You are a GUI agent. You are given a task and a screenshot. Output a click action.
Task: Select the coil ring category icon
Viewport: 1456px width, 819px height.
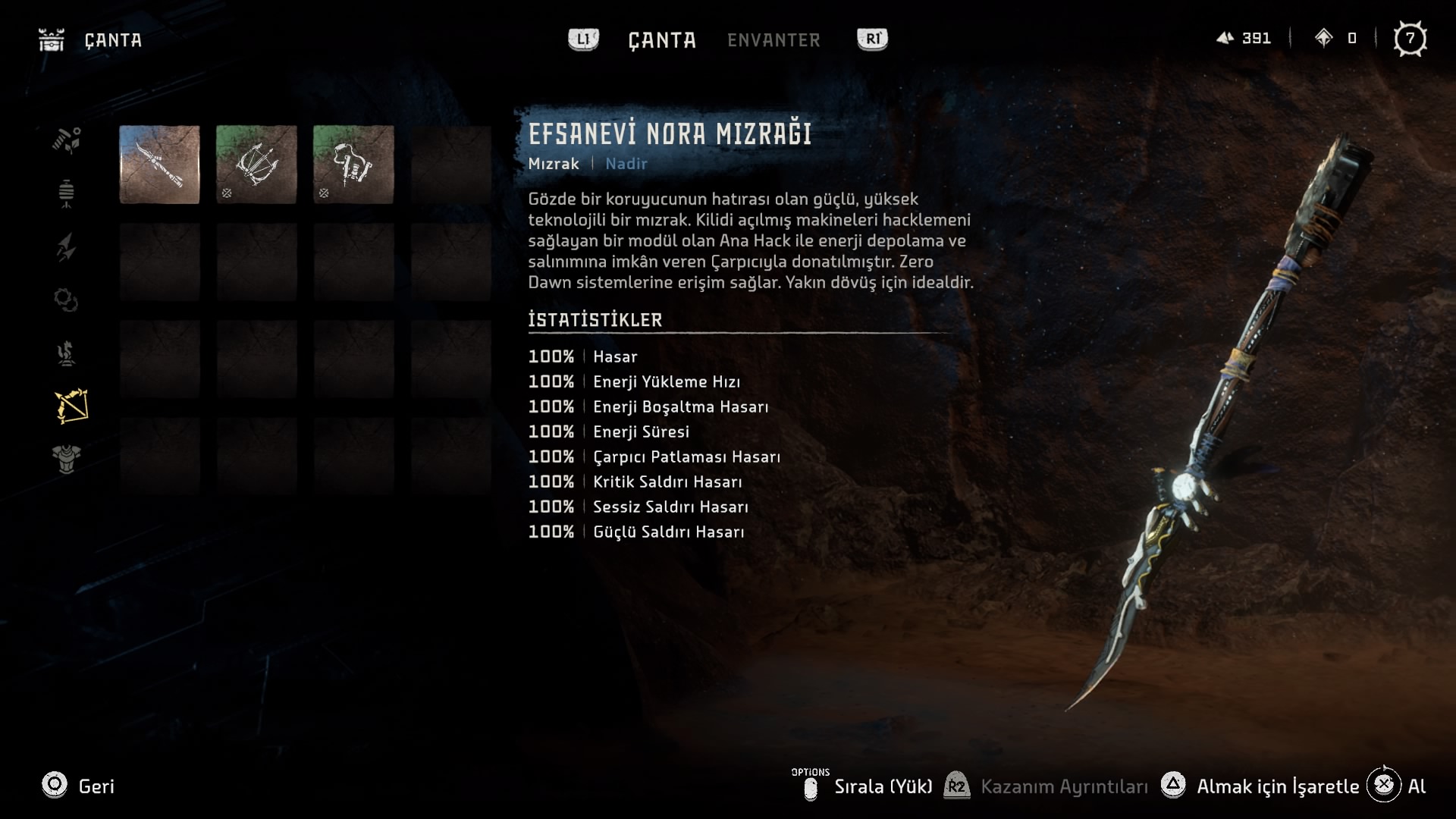click(x=67, y=300)
